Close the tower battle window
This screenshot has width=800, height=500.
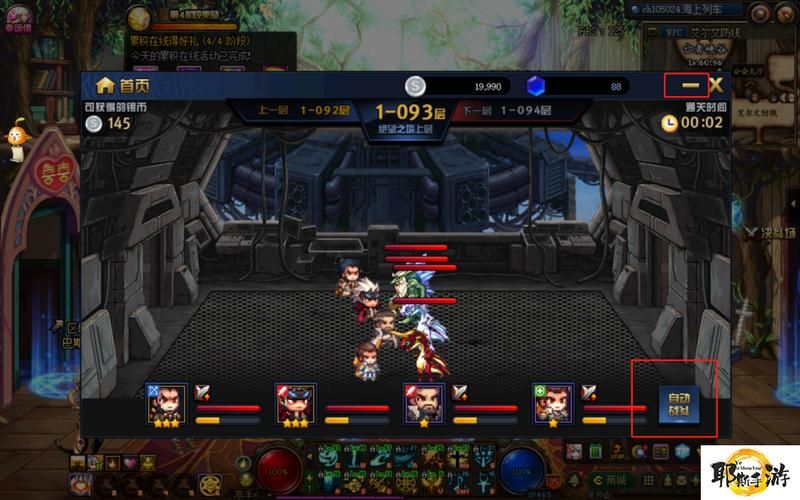coord(715,85)
